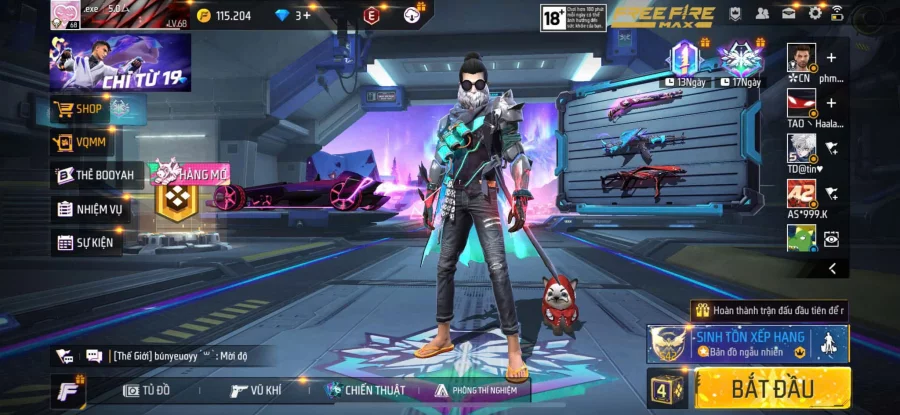Change the SINH TỒN XẾP HẠNG game mode
Image resolution: width=900 pixels, height=415 pixels.
746,343
